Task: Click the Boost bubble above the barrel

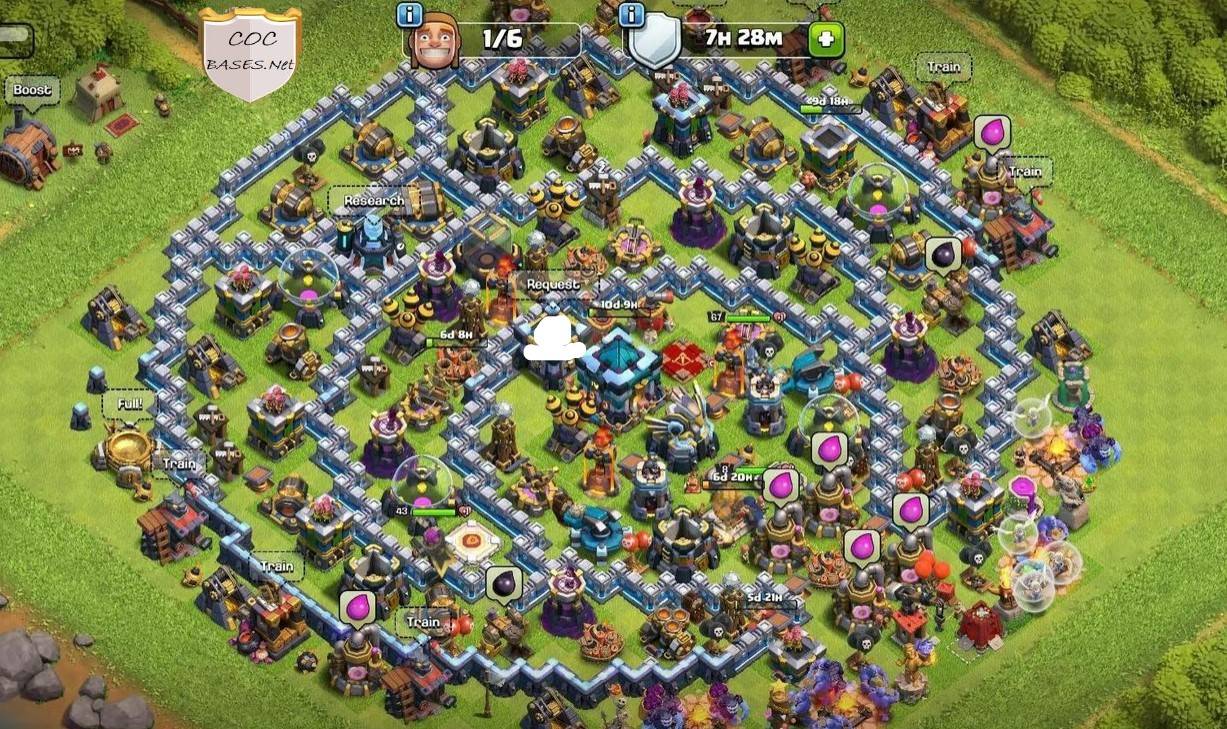Action: pyautogui.click(x=32, y=90)
